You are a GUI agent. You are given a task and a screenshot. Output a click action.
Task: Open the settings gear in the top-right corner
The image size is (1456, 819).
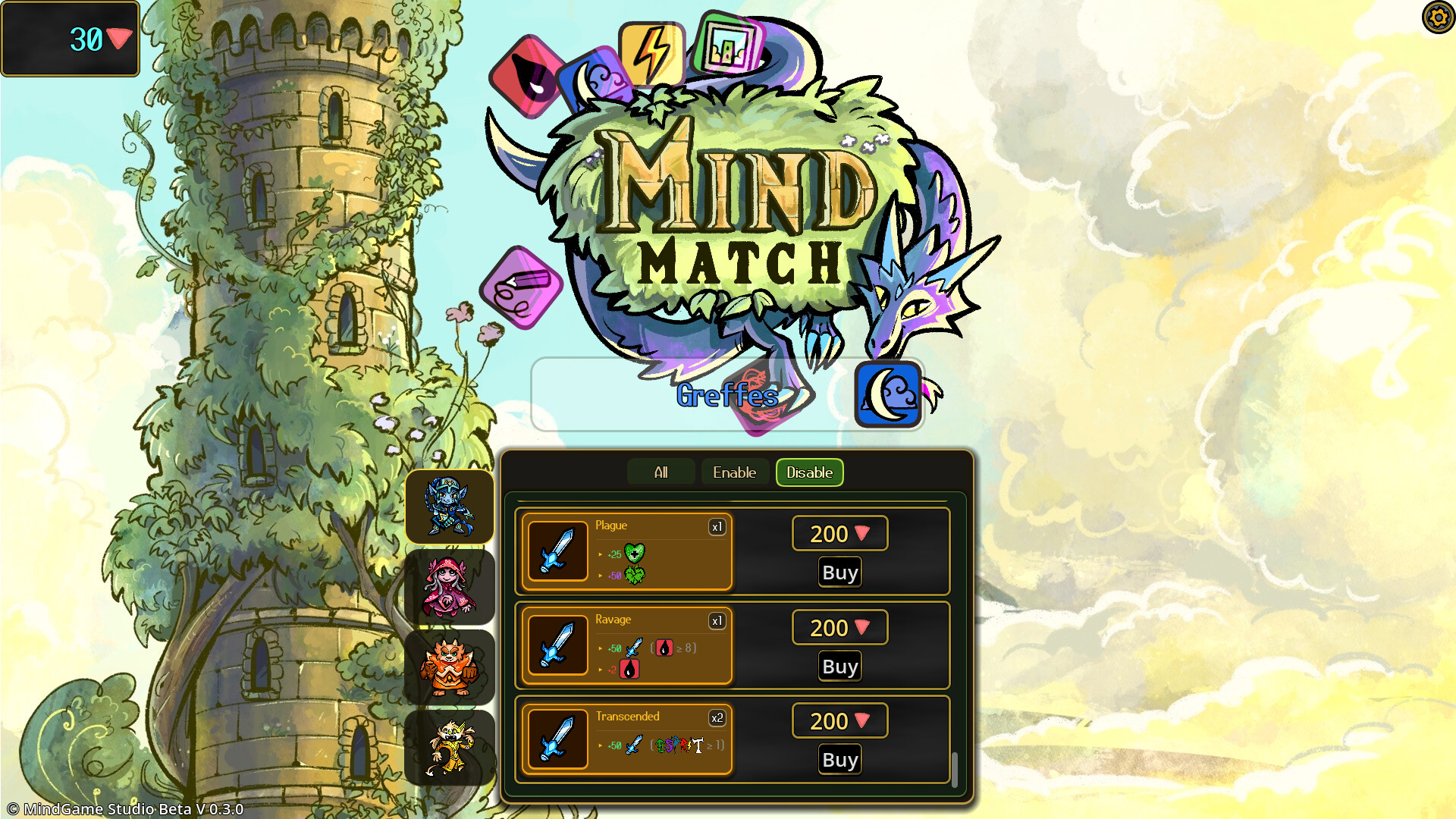(1438, 18)
